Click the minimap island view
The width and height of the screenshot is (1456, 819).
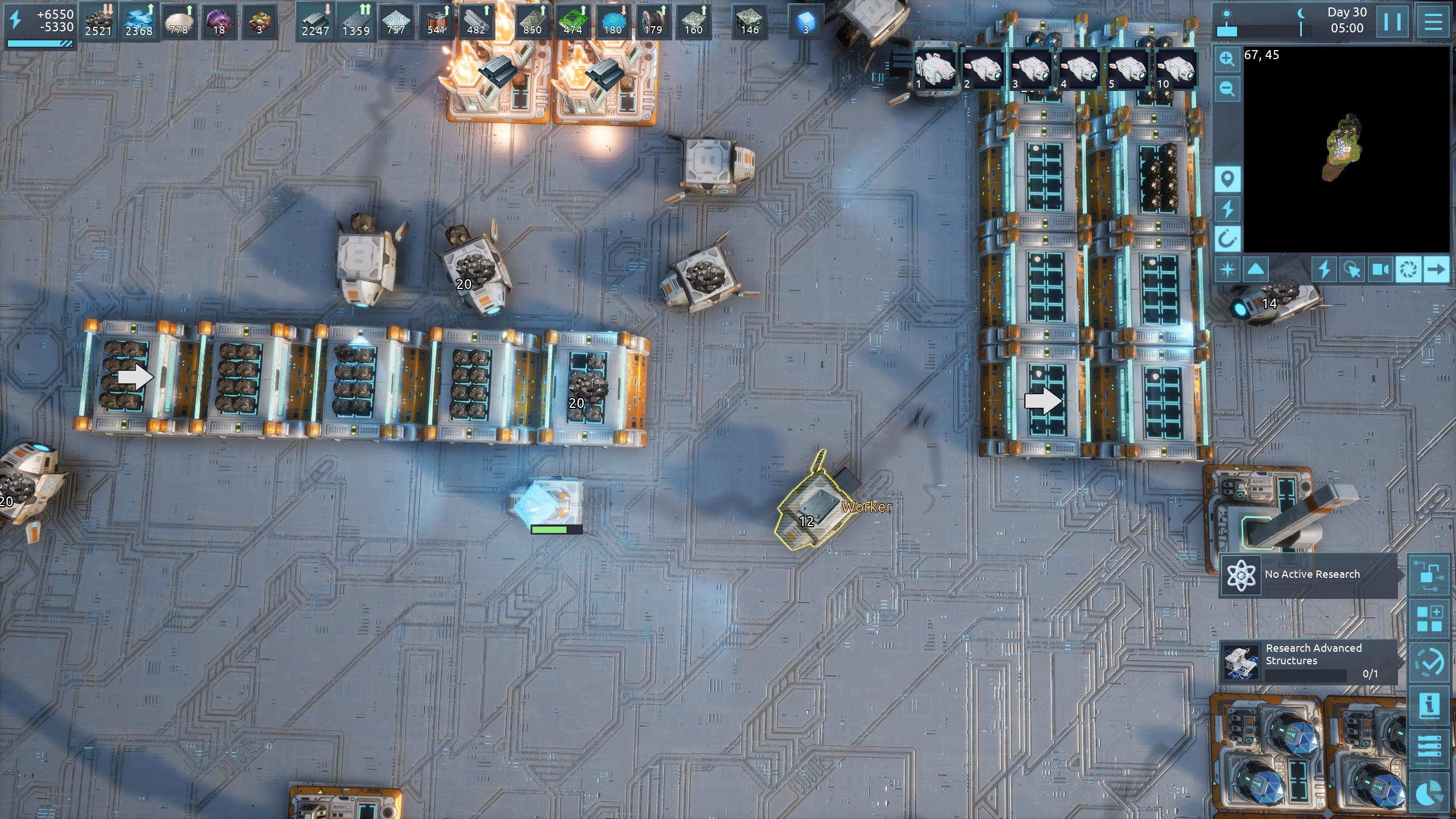(x=1346, y=148)
